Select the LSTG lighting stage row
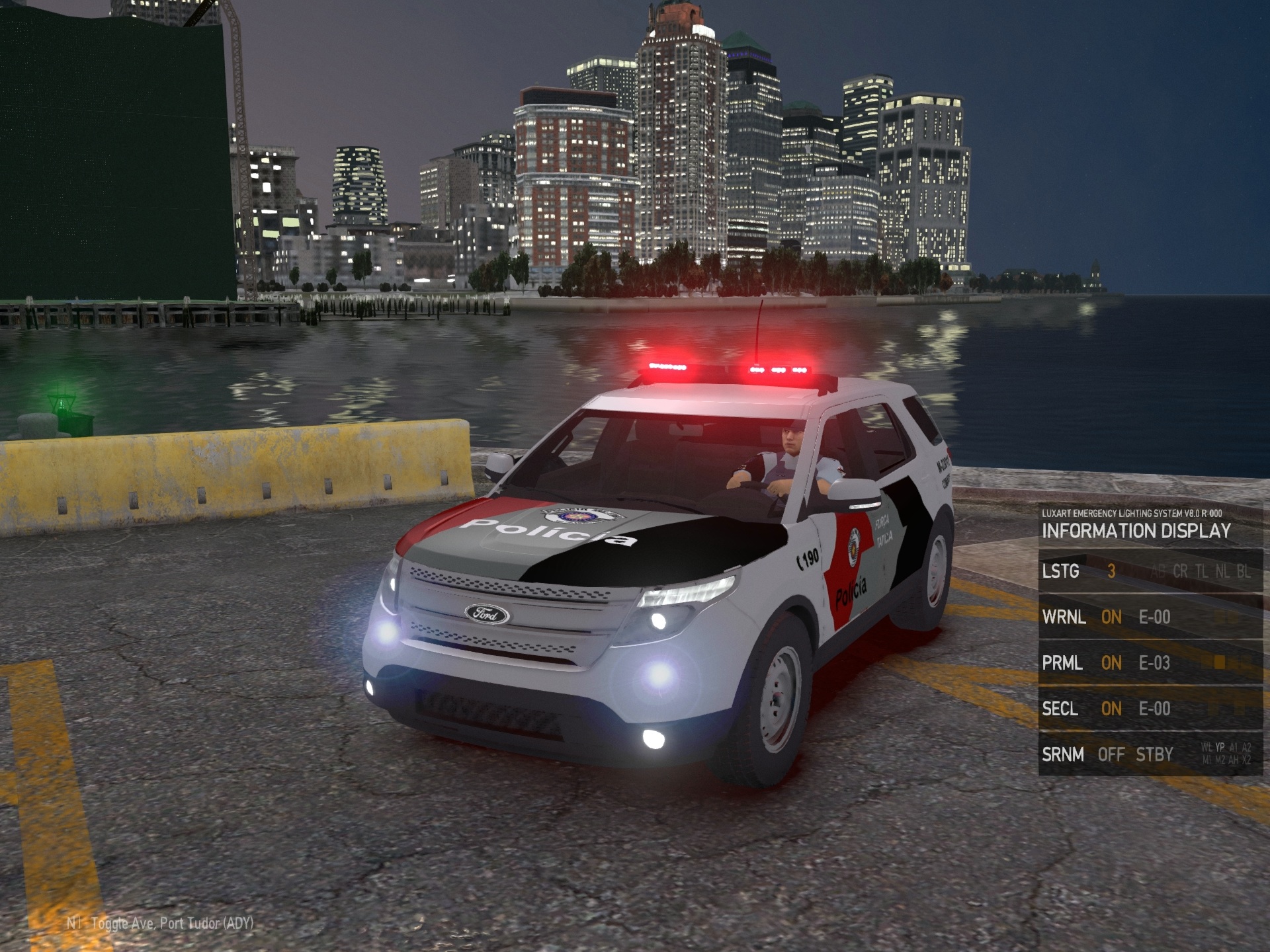Screen dimensions: 1270x952 (x=1148, y=571)
